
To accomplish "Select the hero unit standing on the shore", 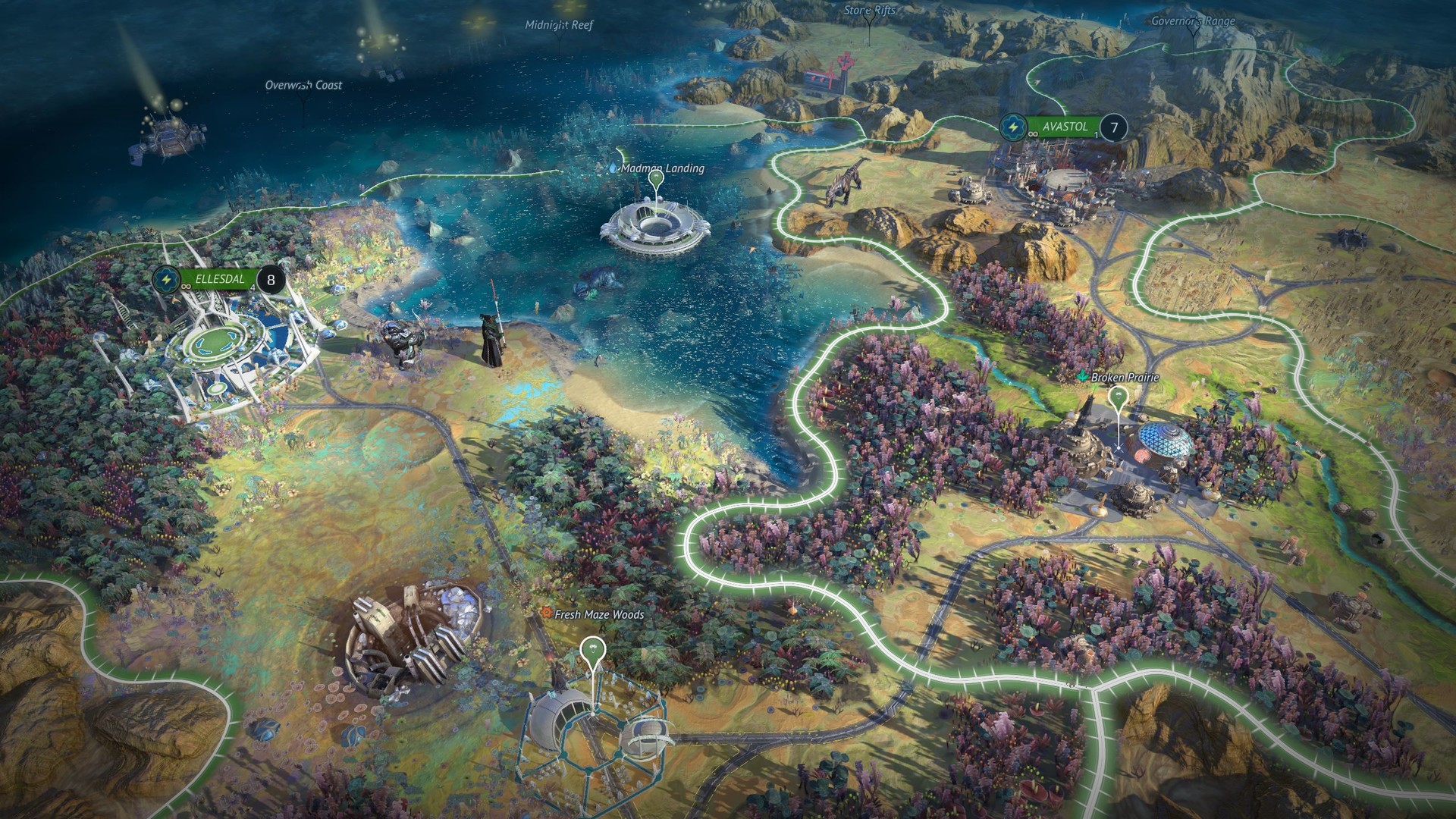I will tap(490, 337).
